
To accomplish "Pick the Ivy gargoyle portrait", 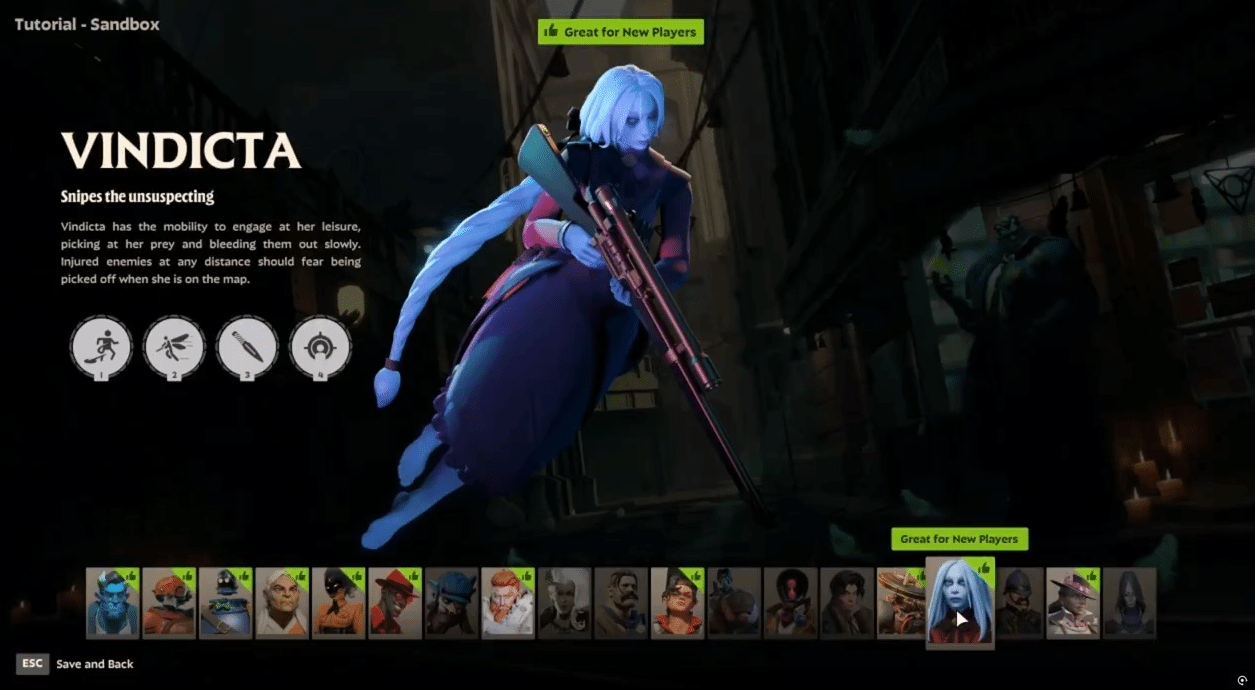I will click(451, 602).
